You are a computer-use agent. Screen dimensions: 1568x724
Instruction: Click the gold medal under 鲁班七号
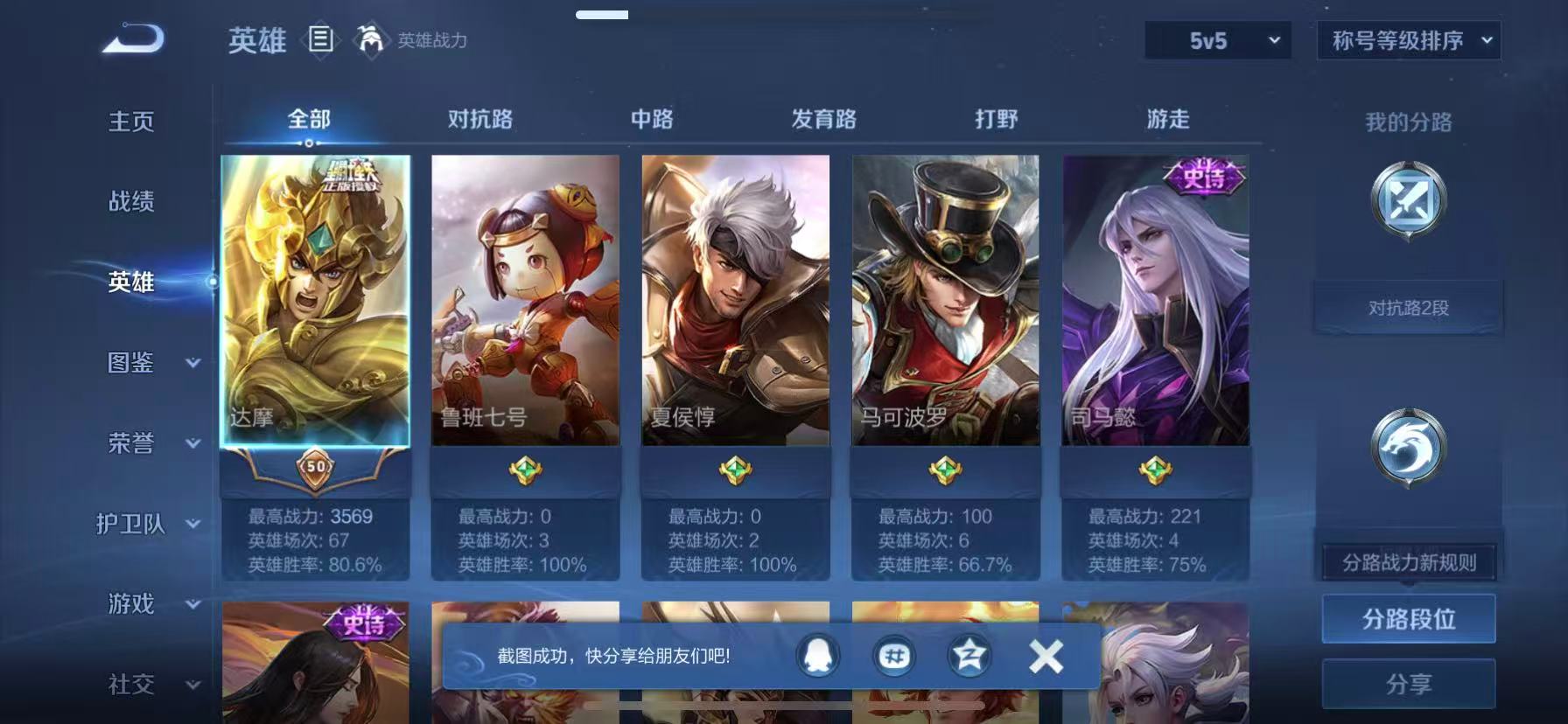[525, 470]
